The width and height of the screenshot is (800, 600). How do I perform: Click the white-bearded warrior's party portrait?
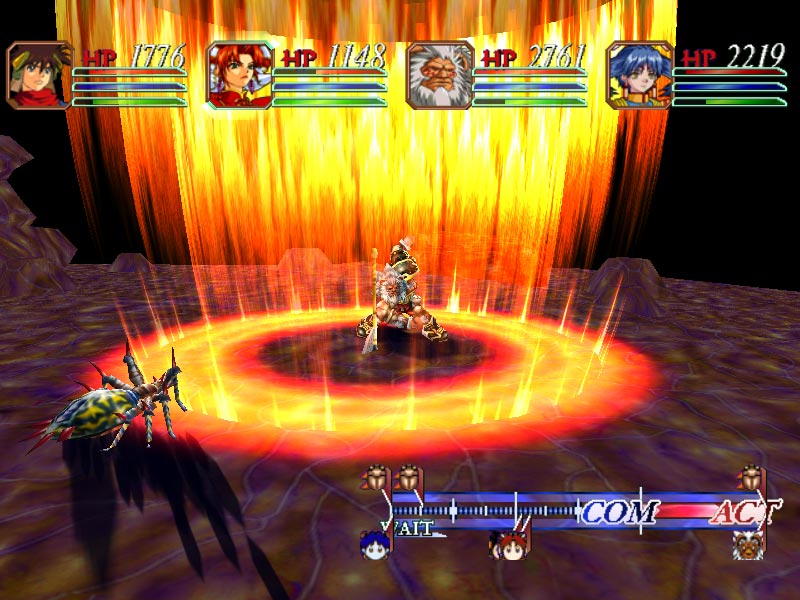point(440,74)
